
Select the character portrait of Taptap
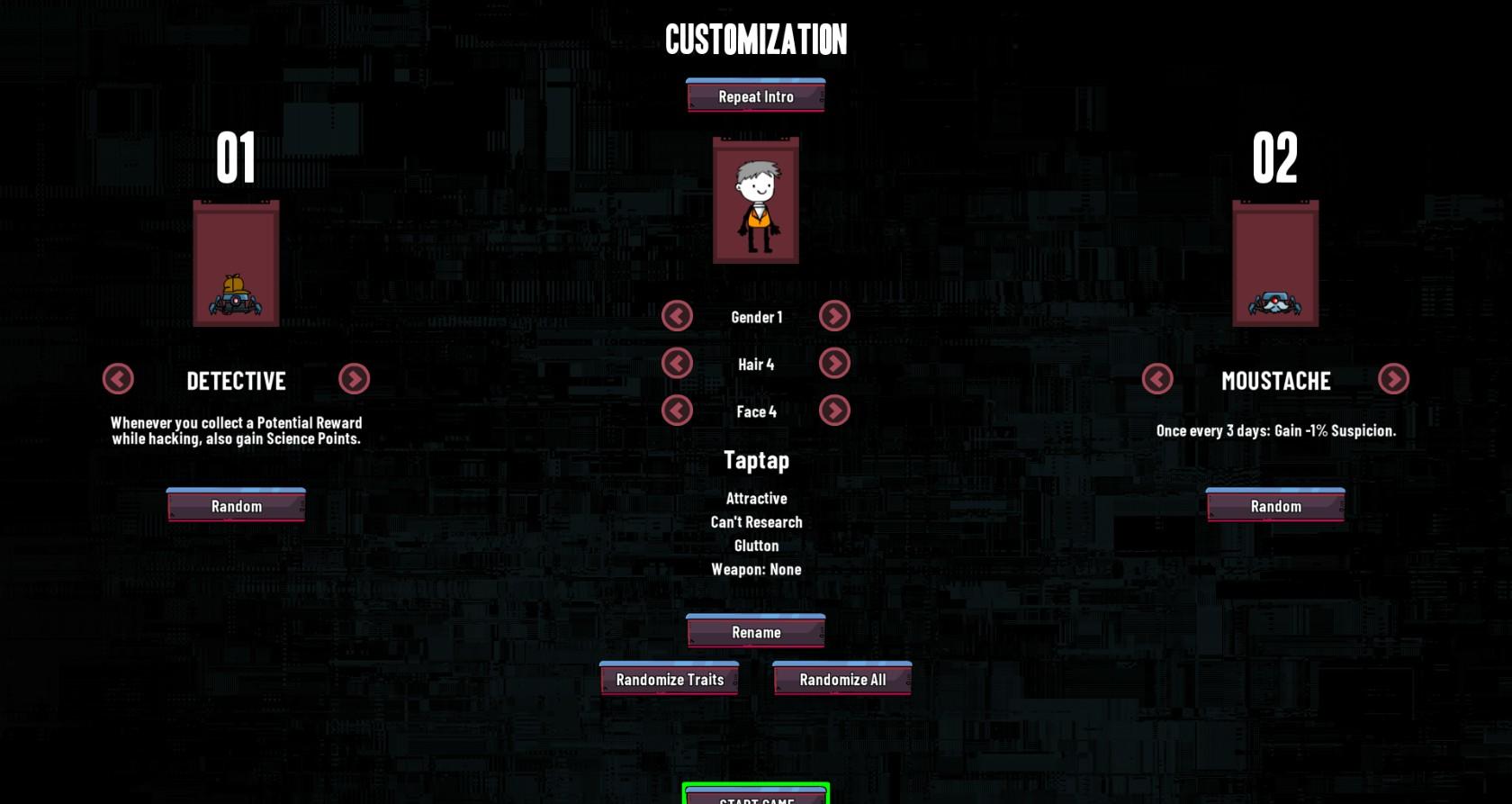(755, 200)
